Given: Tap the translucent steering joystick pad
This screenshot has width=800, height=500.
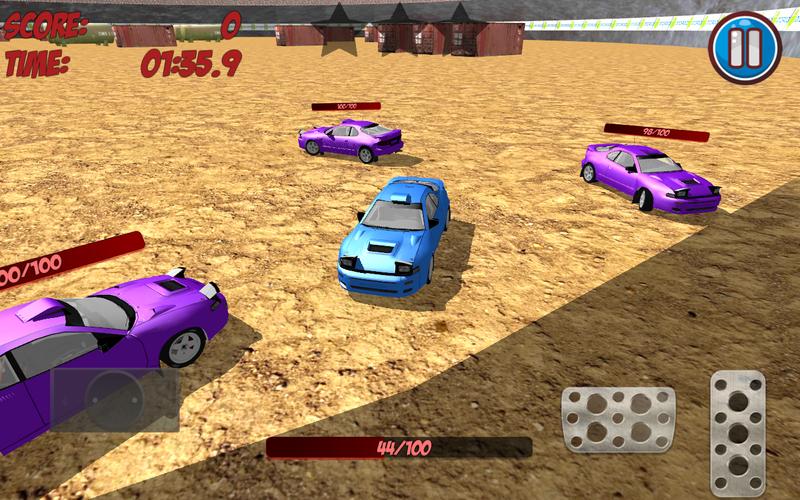Looking at the screenshot, I should tap(115, 400).
